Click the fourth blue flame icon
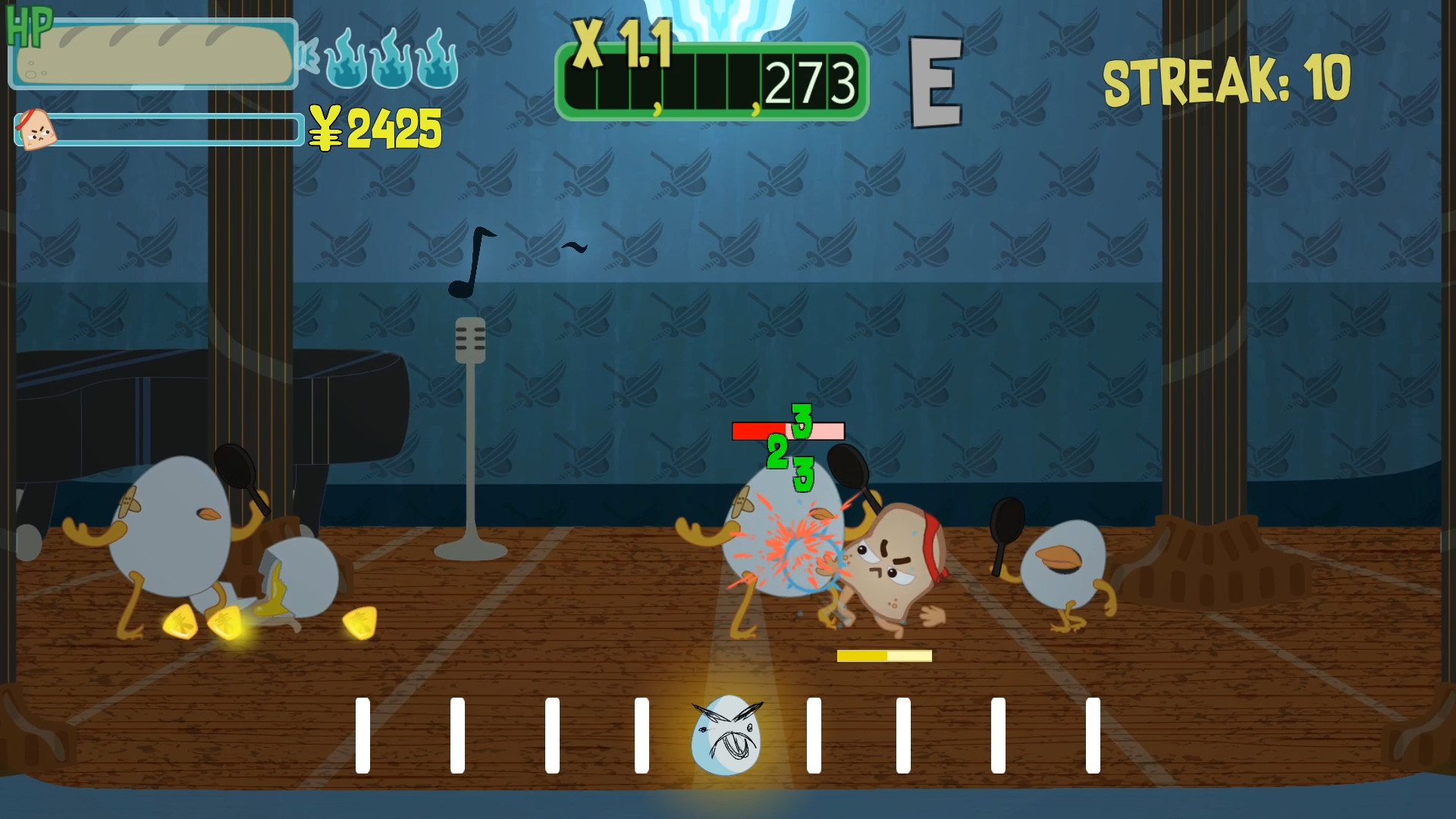 [438, 61]
